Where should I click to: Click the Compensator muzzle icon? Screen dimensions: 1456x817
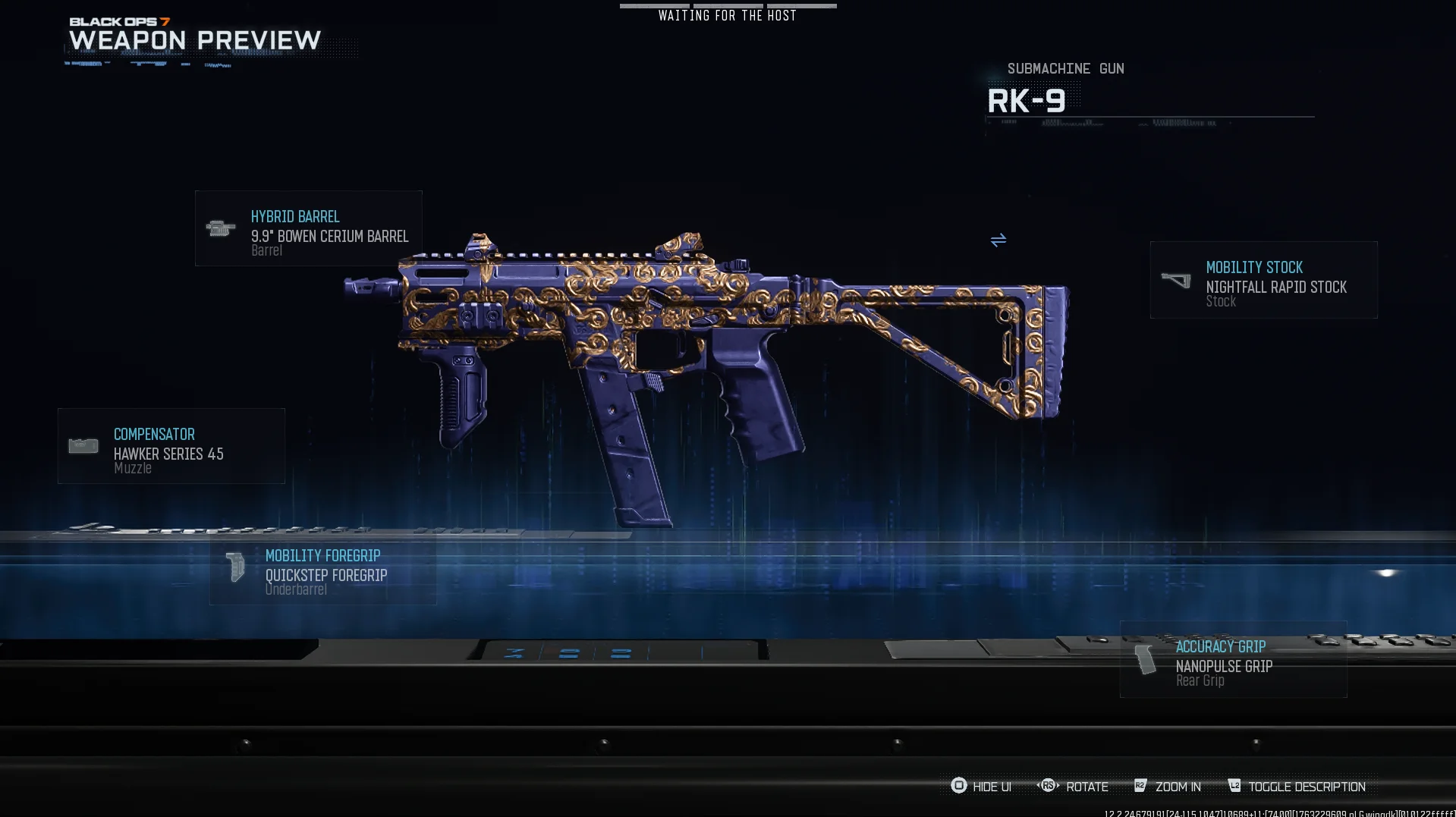(x=83, y=445)
